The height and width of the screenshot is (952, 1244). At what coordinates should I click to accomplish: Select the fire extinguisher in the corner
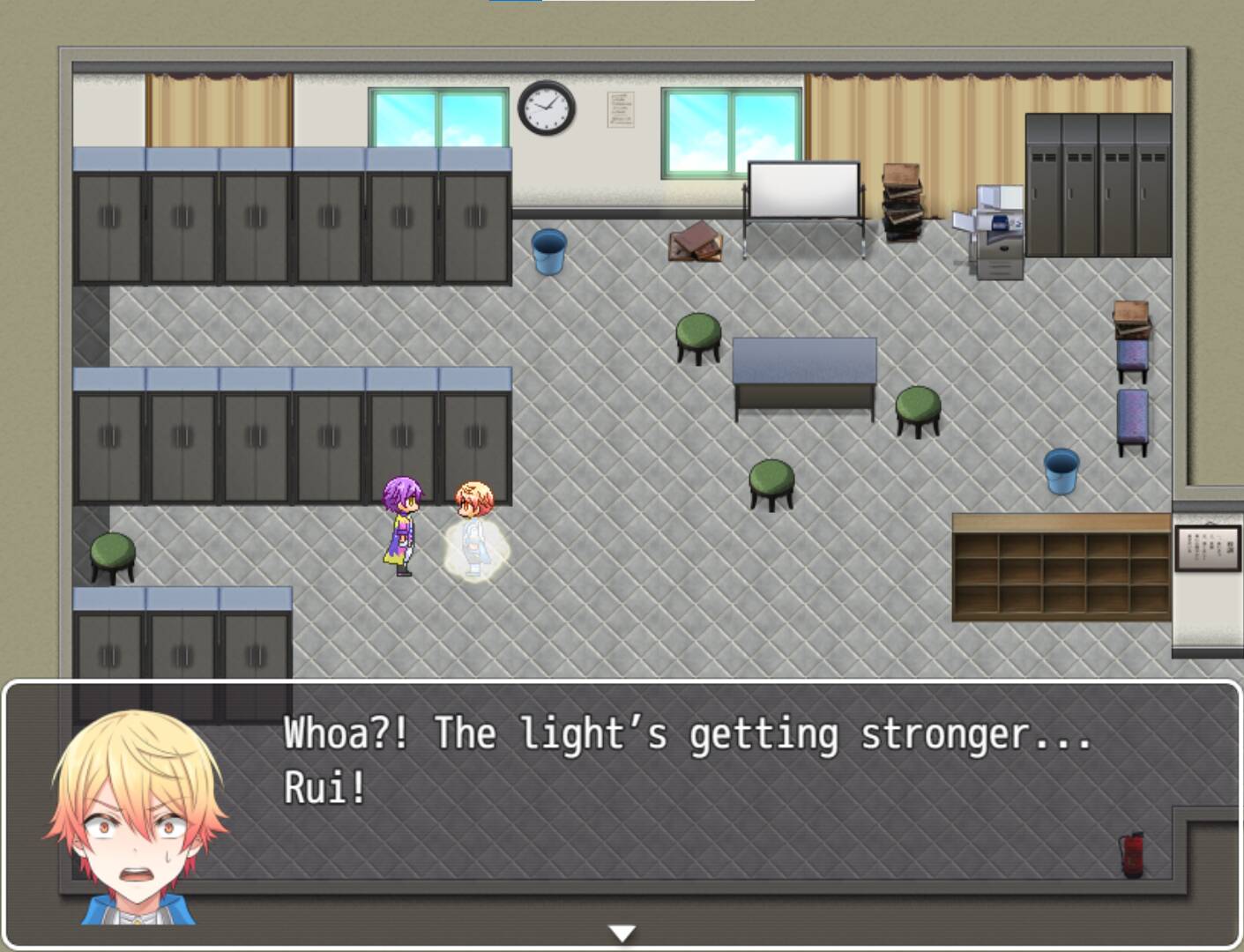(x=1131, y=856)
